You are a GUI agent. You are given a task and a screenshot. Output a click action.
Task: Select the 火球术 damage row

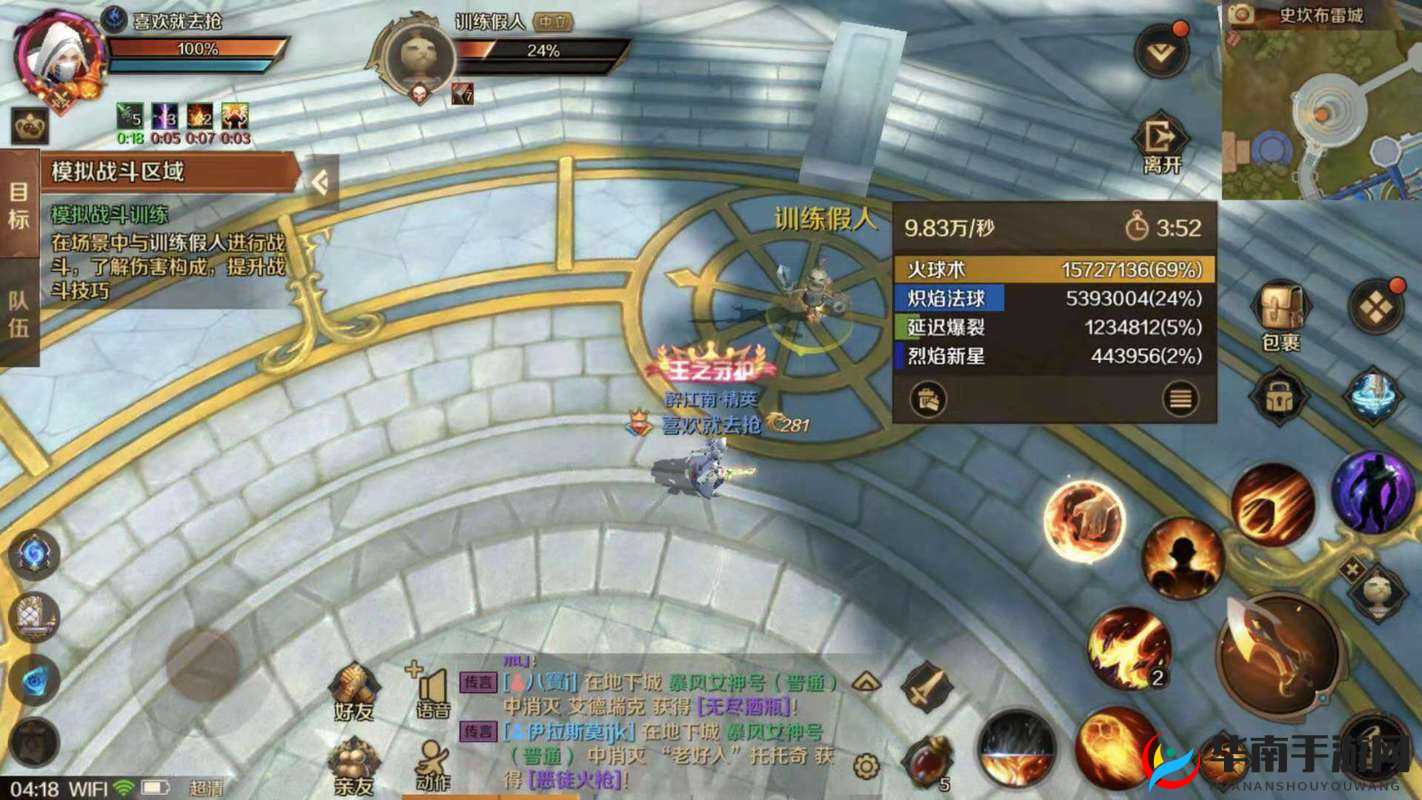point(1054,269)
